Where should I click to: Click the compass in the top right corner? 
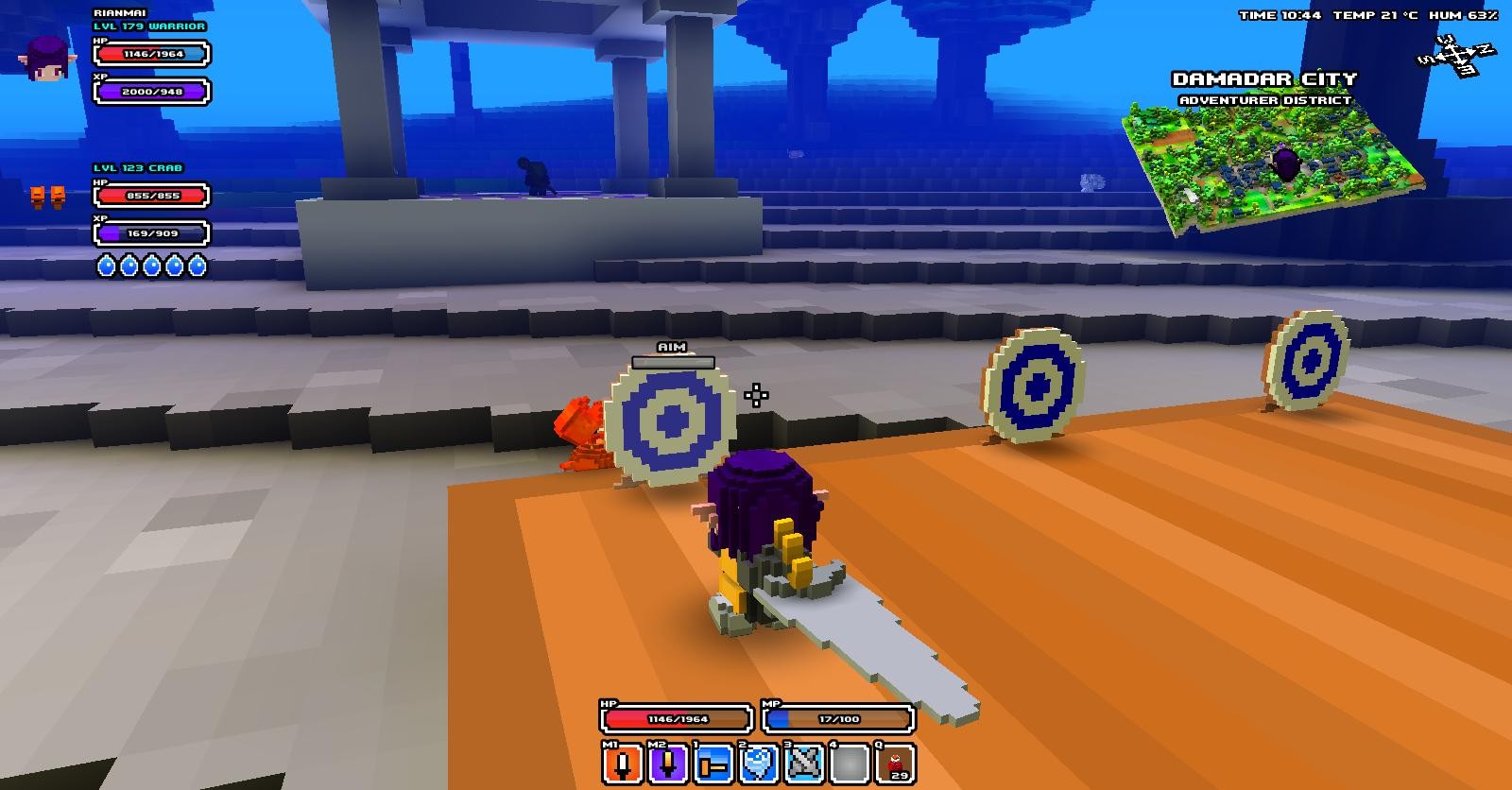(1458, 57)
